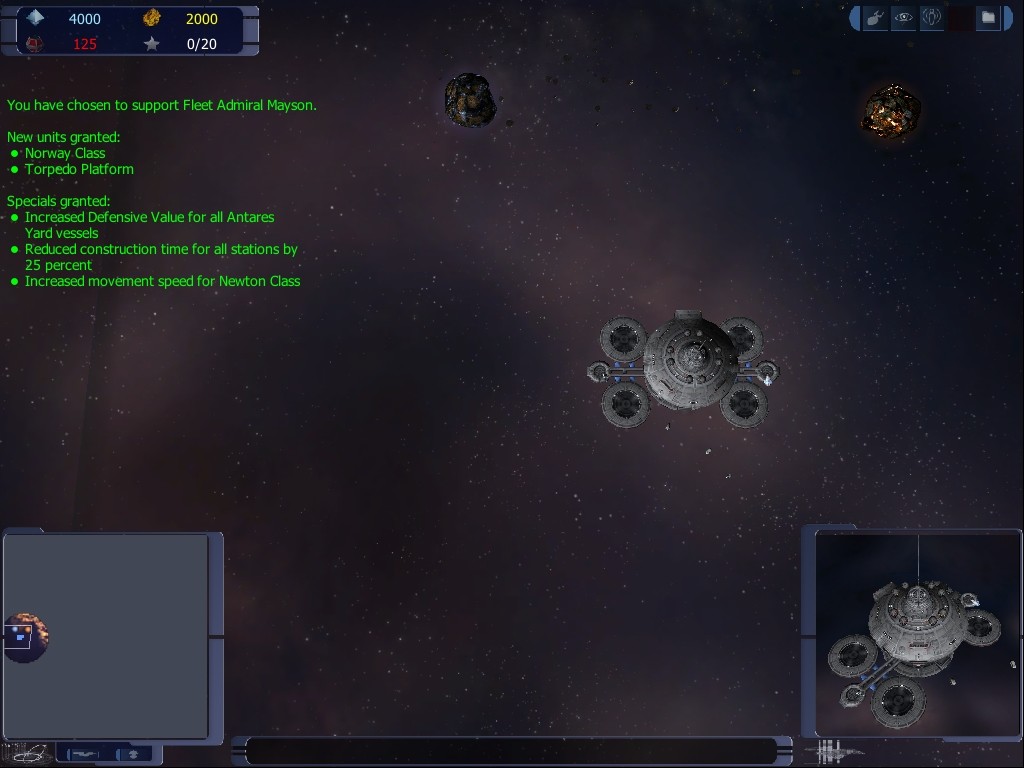Viewport: 1024px width, 768px height.
Task: Activate the sensor signal icon
Action: [x=931, y=18]
